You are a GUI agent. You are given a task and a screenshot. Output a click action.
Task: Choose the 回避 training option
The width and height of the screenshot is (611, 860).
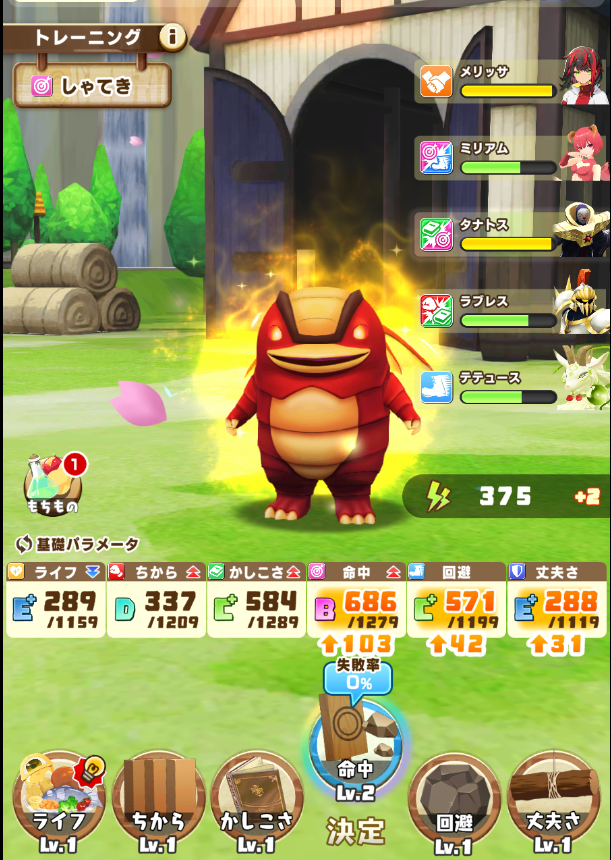(454, 798)
